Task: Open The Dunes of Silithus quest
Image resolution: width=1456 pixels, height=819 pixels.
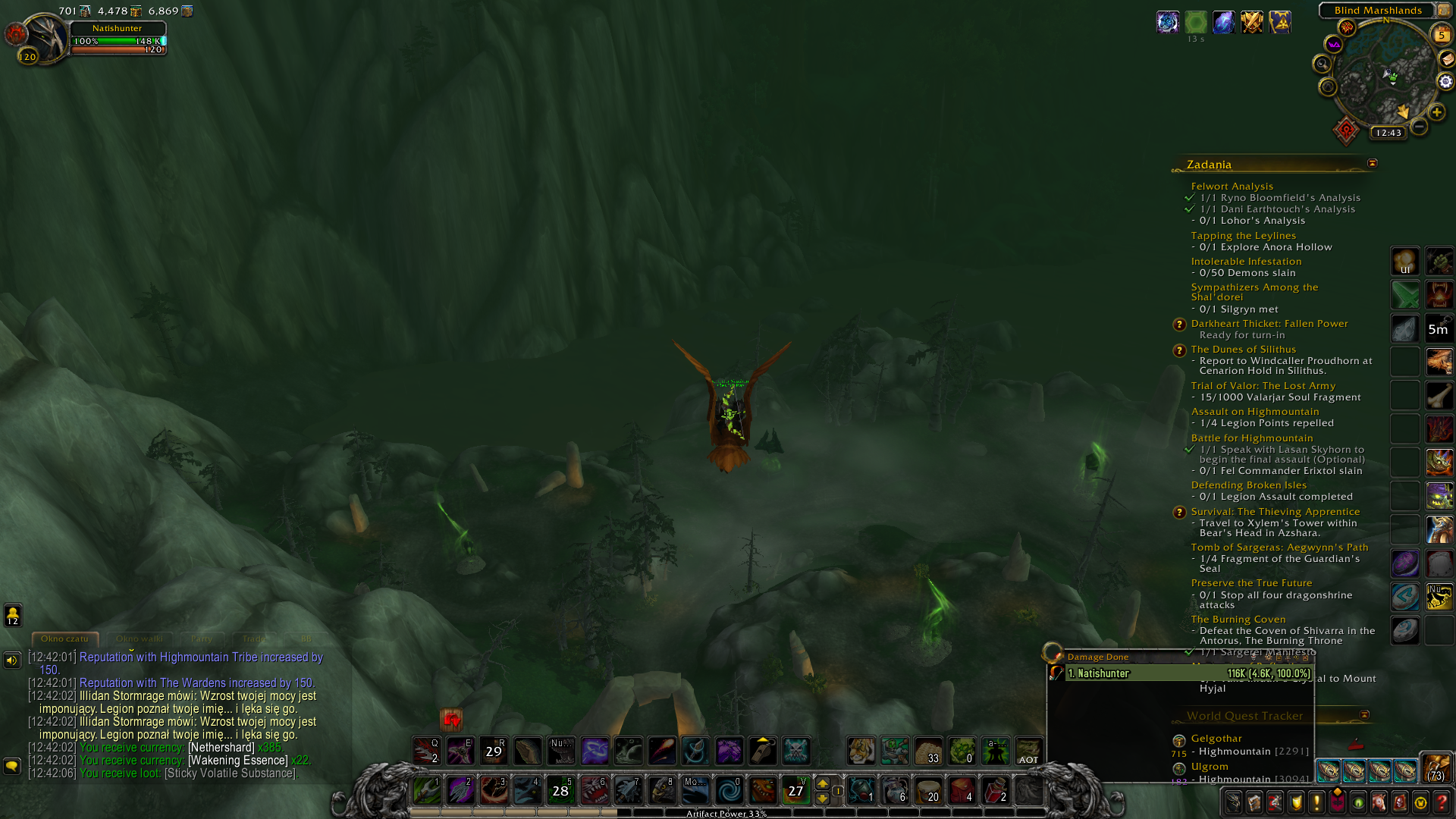Action: tap(1243, 350)
